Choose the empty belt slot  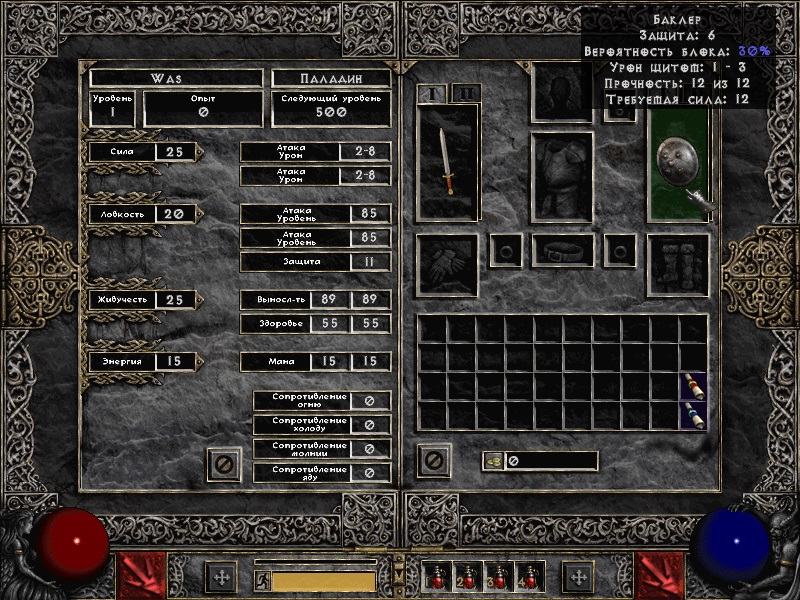pos(562,250)
